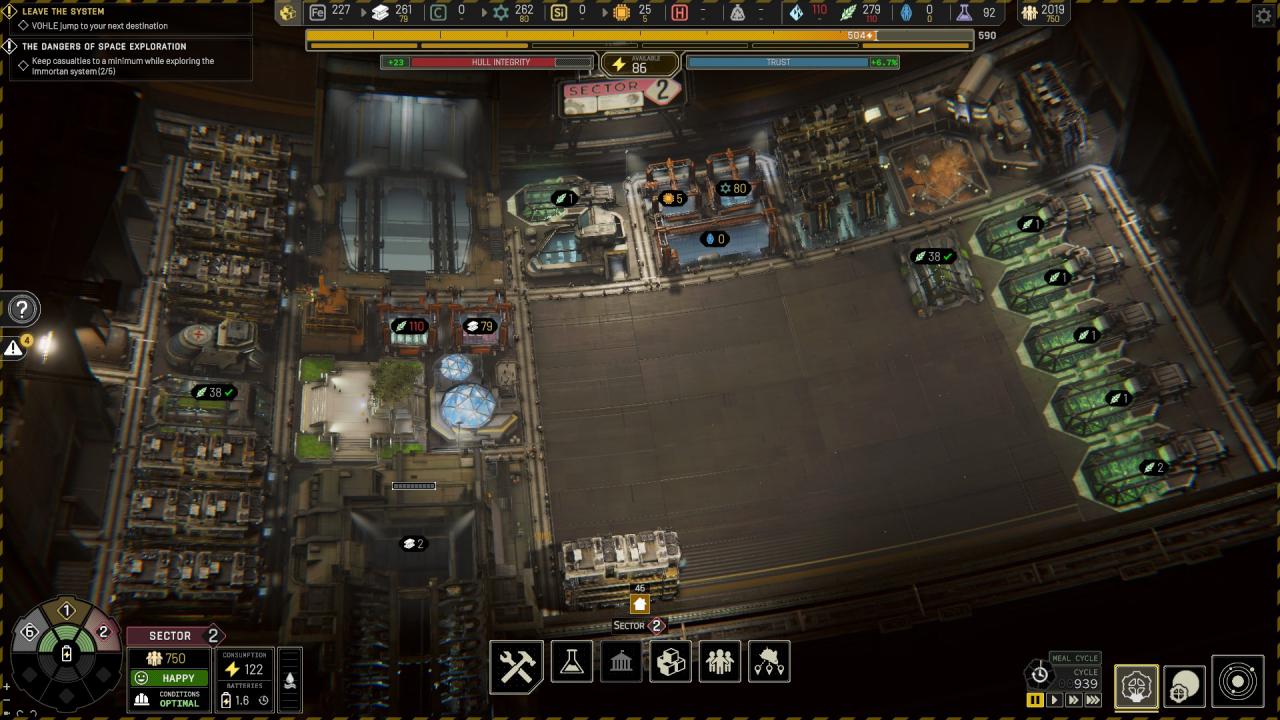Select sector 6 on the sector wheel
This screenshot has width=1280, height=720.
pyautogui.click(x=28, y=632)
